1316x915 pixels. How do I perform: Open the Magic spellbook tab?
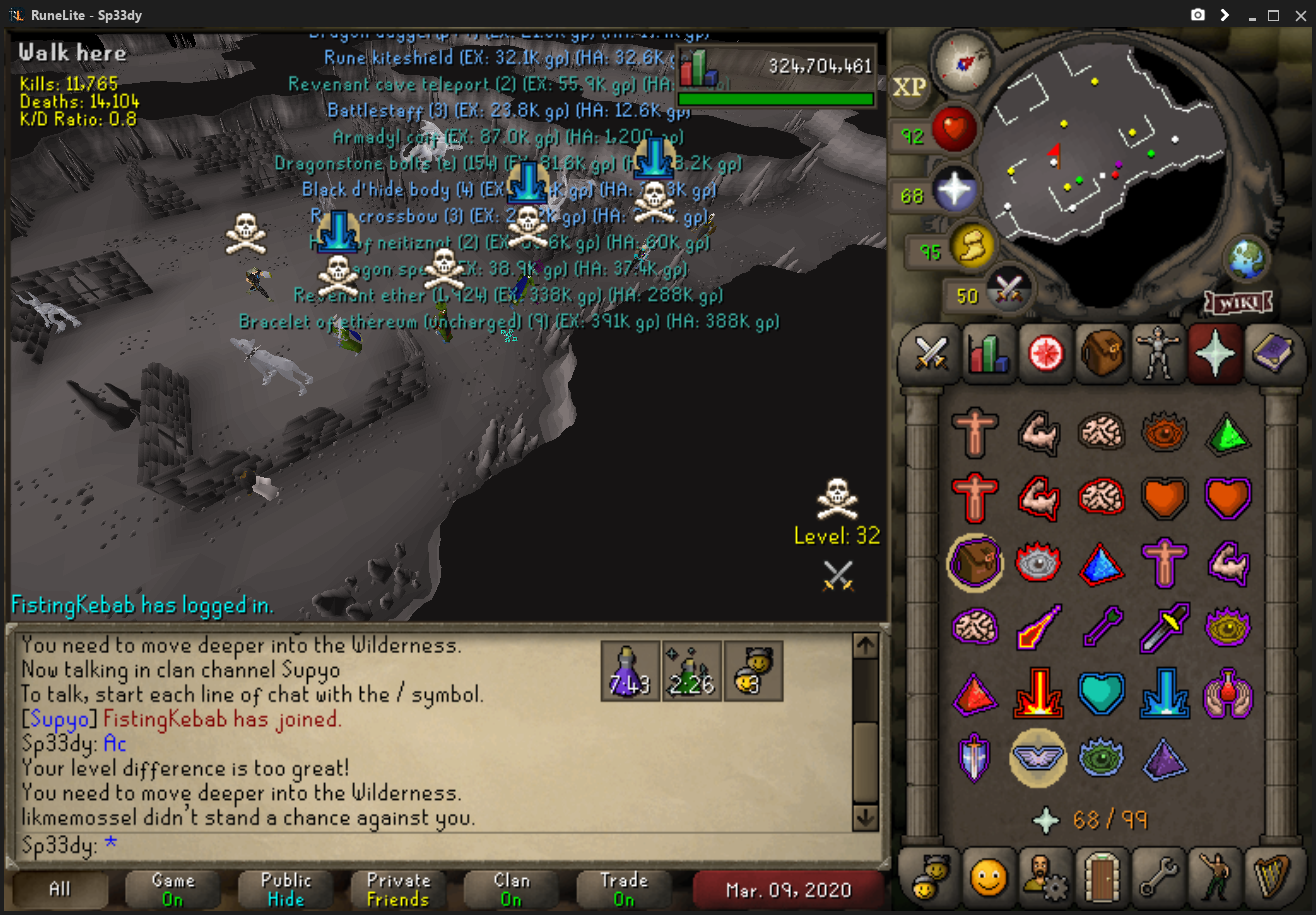(x=1272, y=354)
